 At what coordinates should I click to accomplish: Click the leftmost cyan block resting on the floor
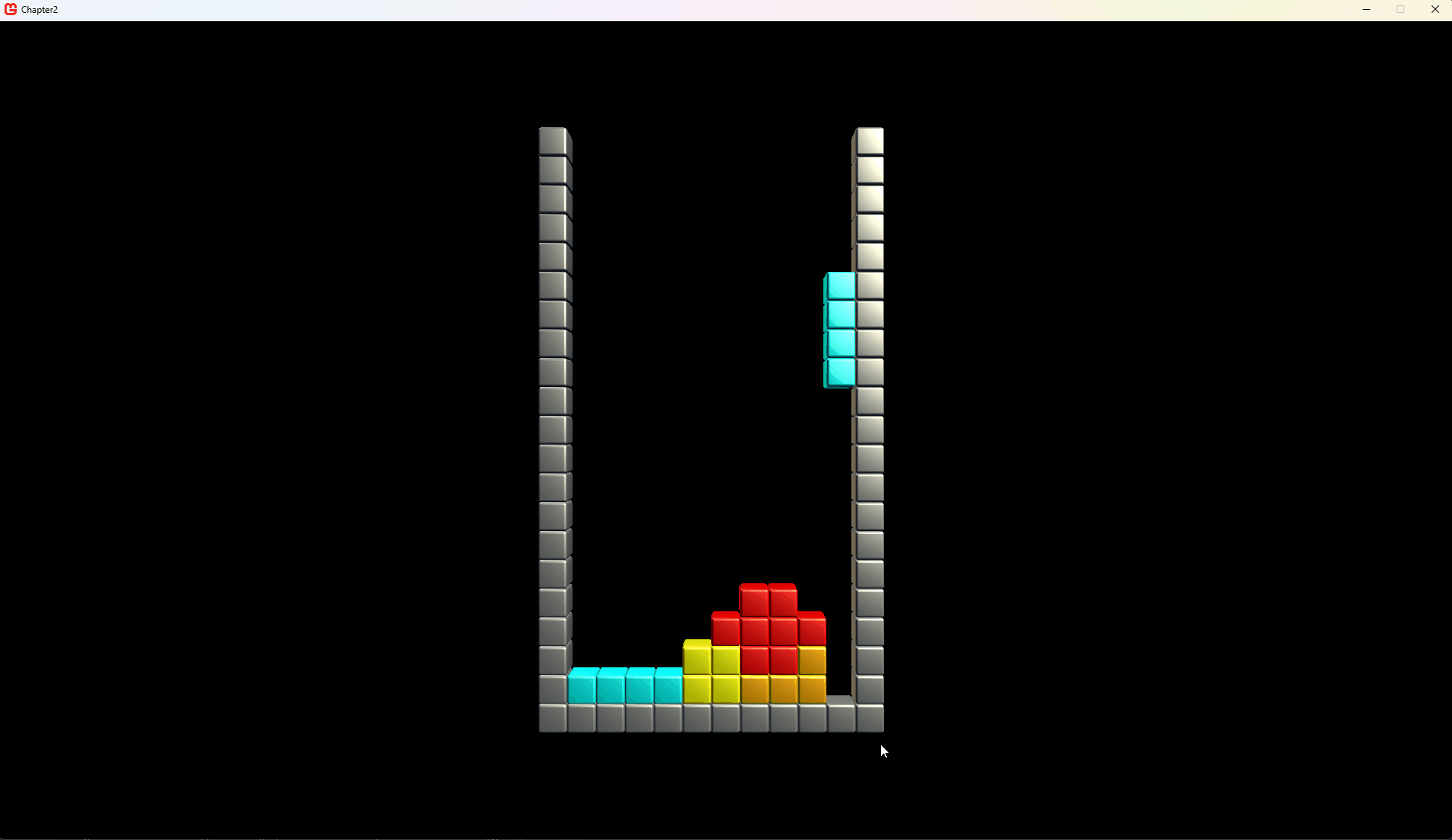pyautogui.click(x=581, y=684)
